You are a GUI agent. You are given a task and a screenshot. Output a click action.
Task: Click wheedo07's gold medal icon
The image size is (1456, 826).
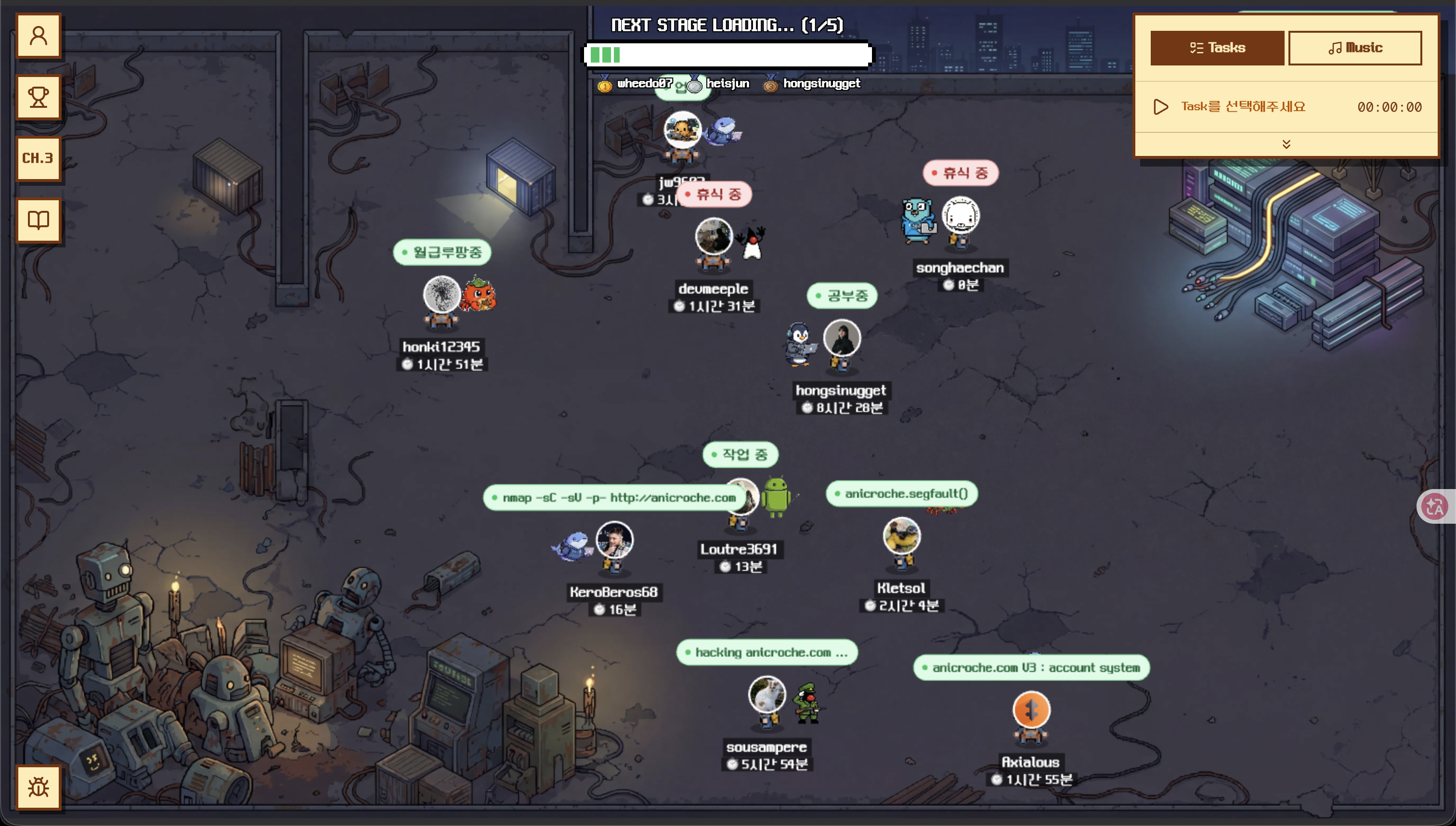[x=604, y=84]
